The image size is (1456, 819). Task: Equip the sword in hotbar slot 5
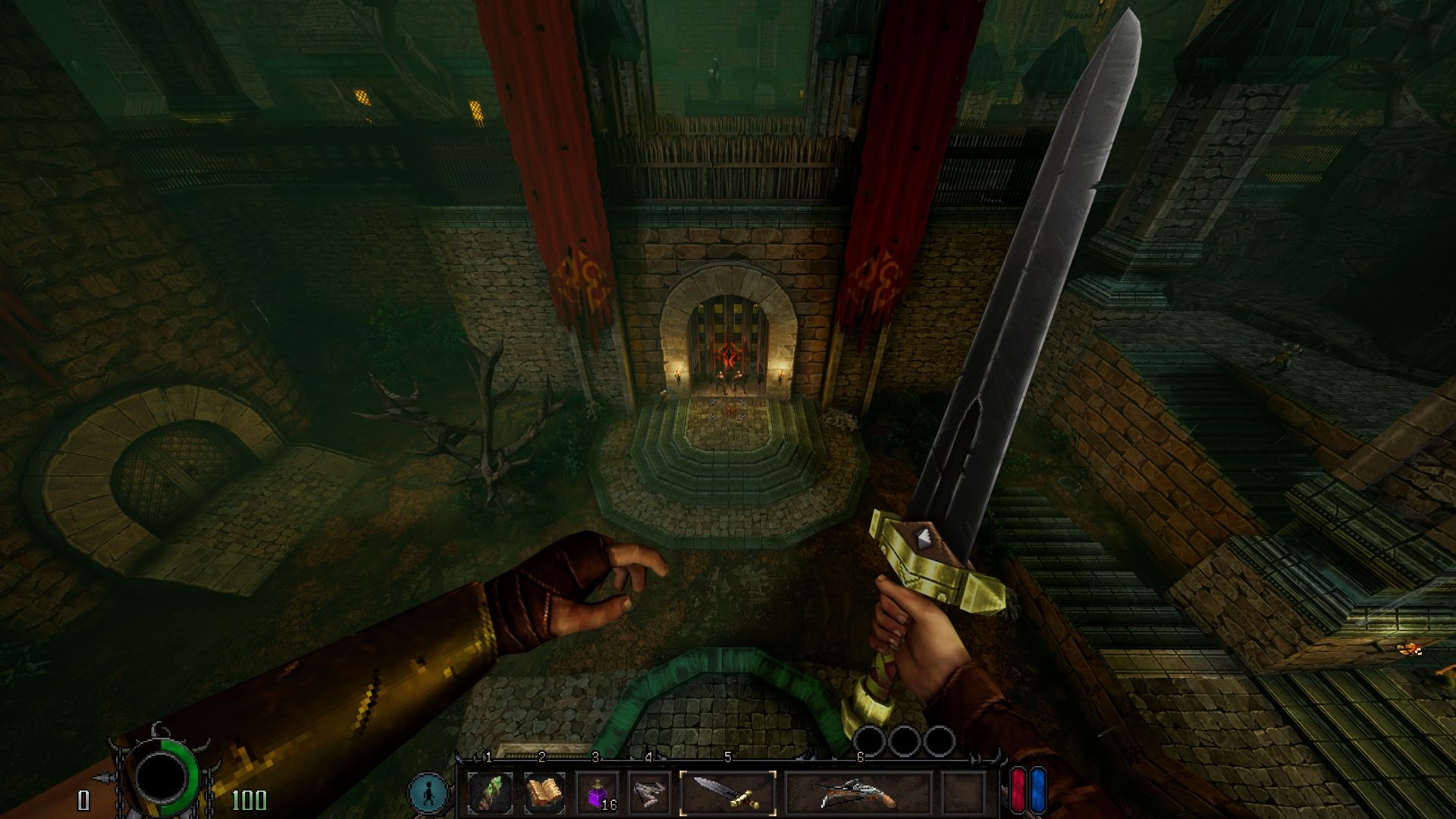(x=728, y=793)
